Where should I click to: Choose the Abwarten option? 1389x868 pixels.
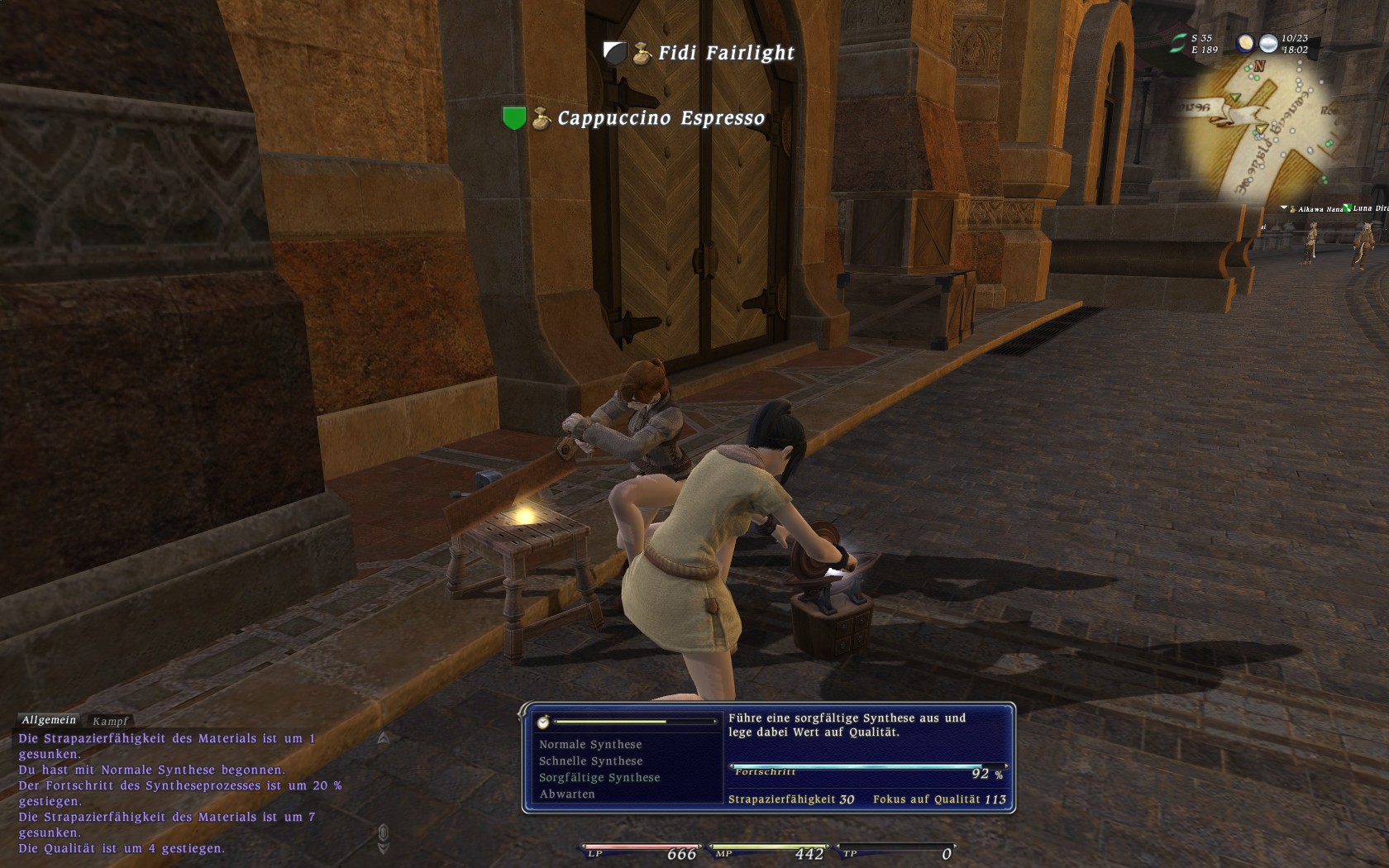tap(567, 794)
